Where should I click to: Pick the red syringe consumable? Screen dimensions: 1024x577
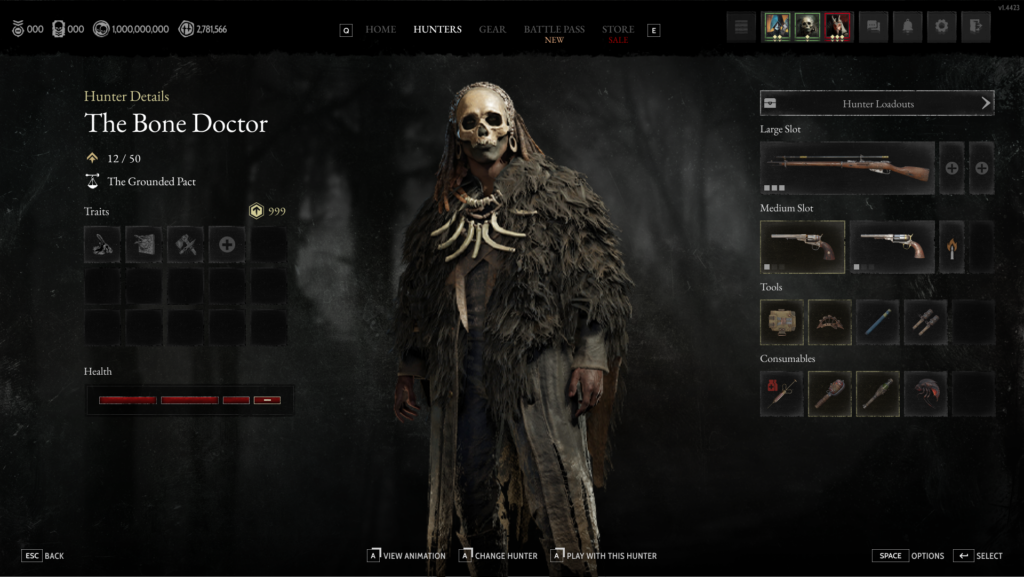pos(781,393)
